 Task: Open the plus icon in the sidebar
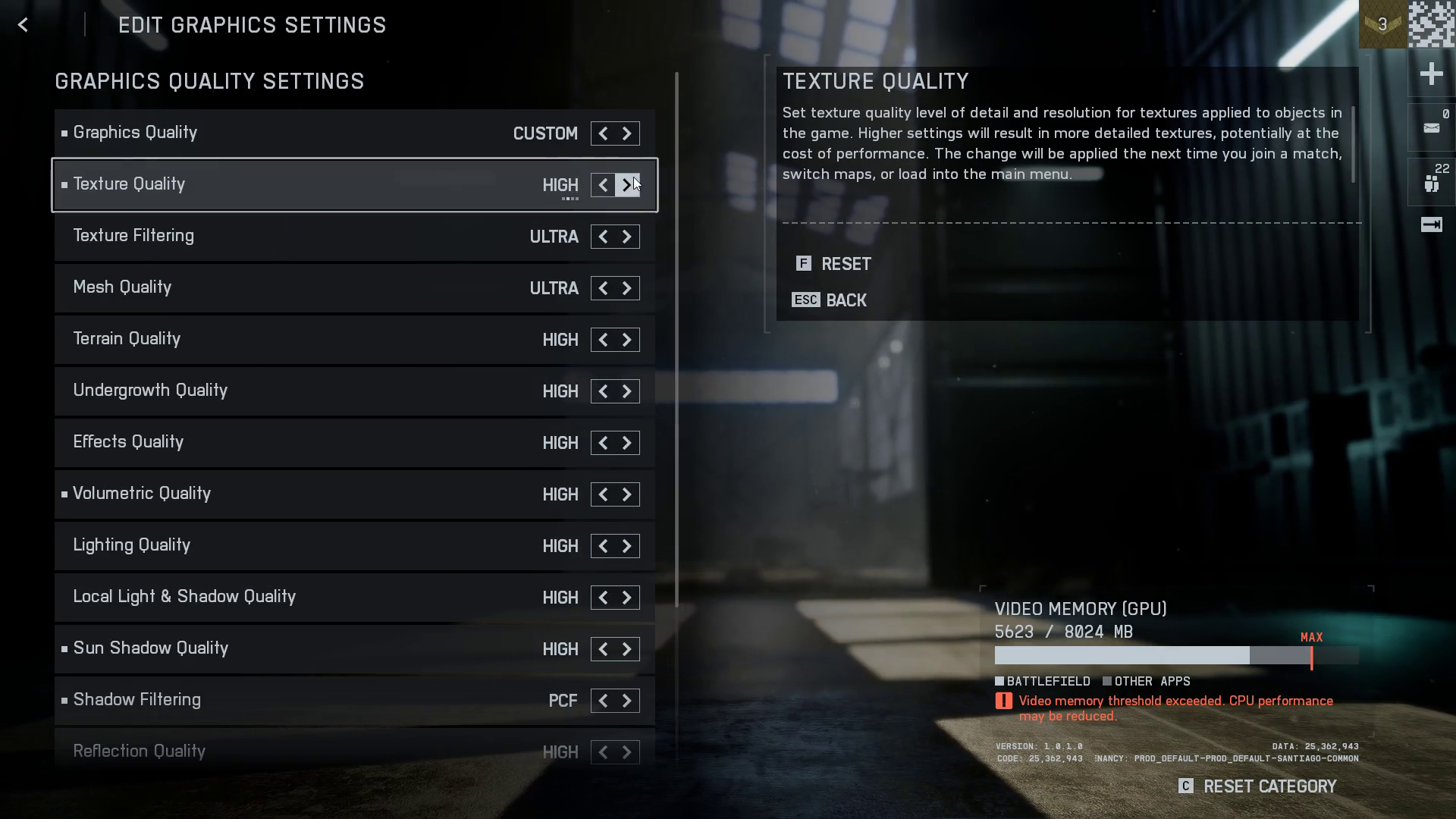click(1431, 74)
